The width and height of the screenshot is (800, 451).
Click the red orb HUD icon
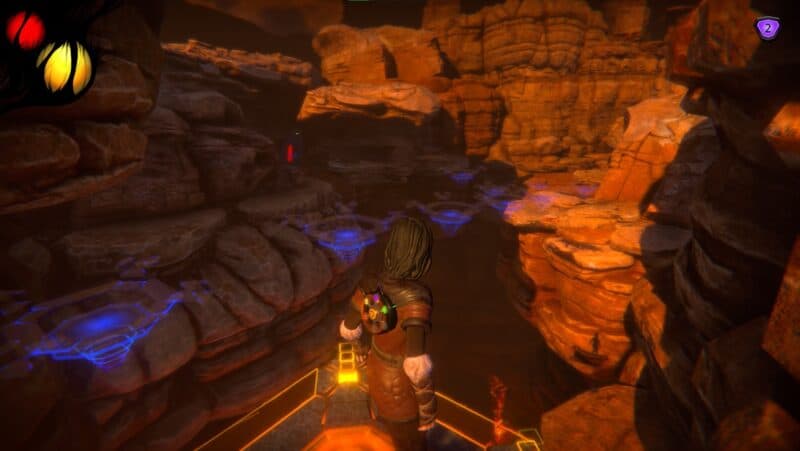[x=25, y=31]
